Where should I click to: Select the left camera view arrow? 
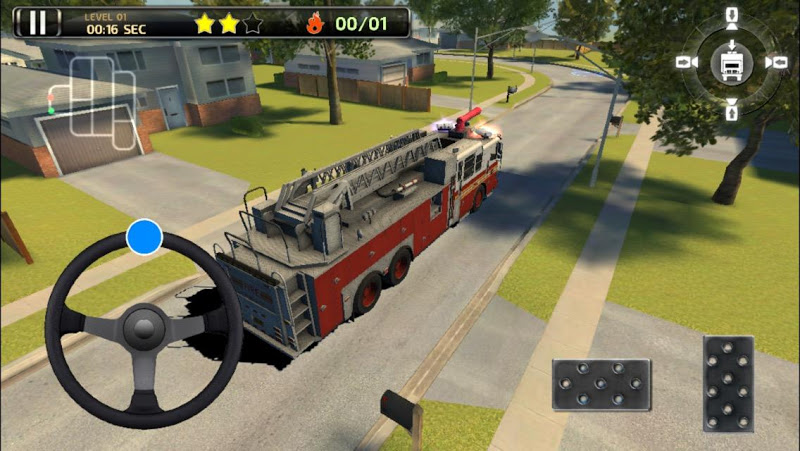tap(685, 62)
